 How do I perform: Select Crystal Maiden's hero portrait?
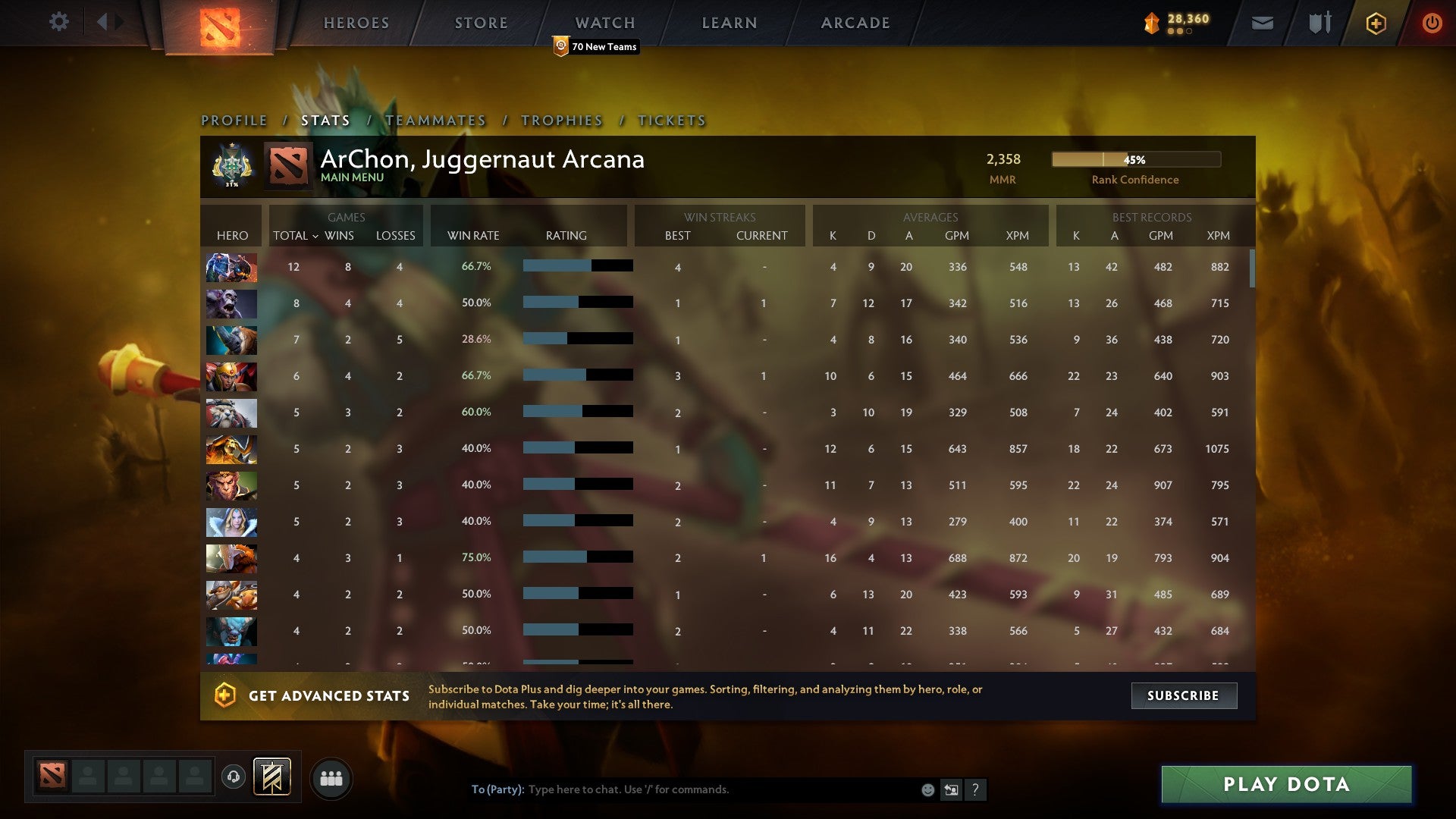coord(231,522)
